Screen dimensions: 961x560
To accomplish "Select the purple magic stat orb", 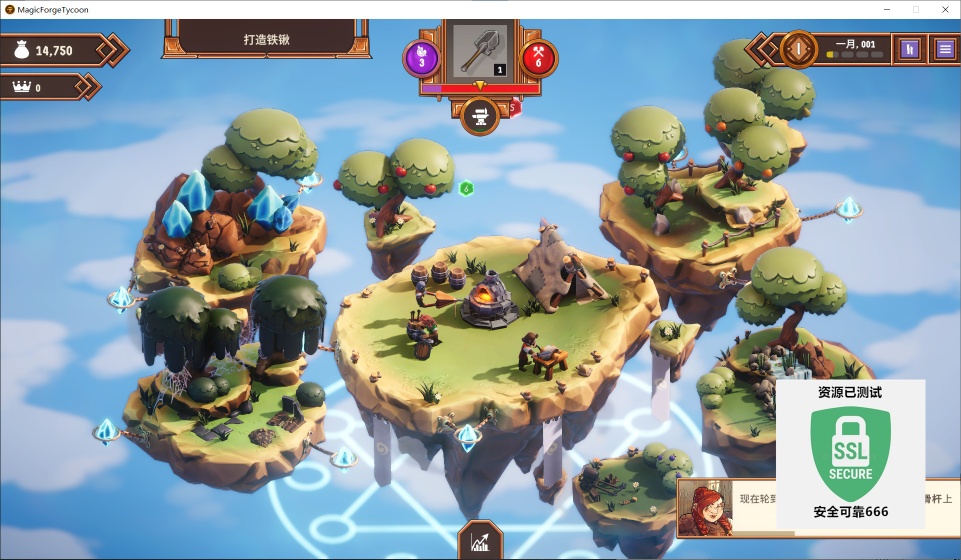I will pos(421,57).
